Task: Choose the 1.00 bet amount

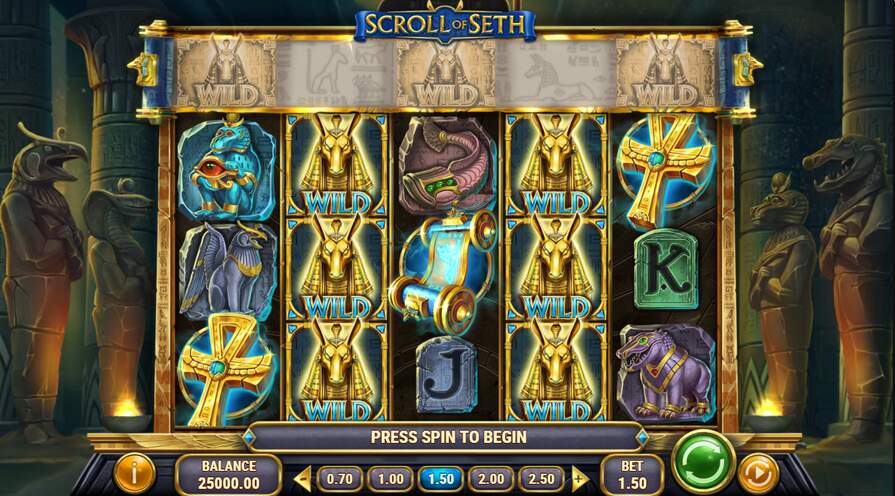Action: click(390, 479)
